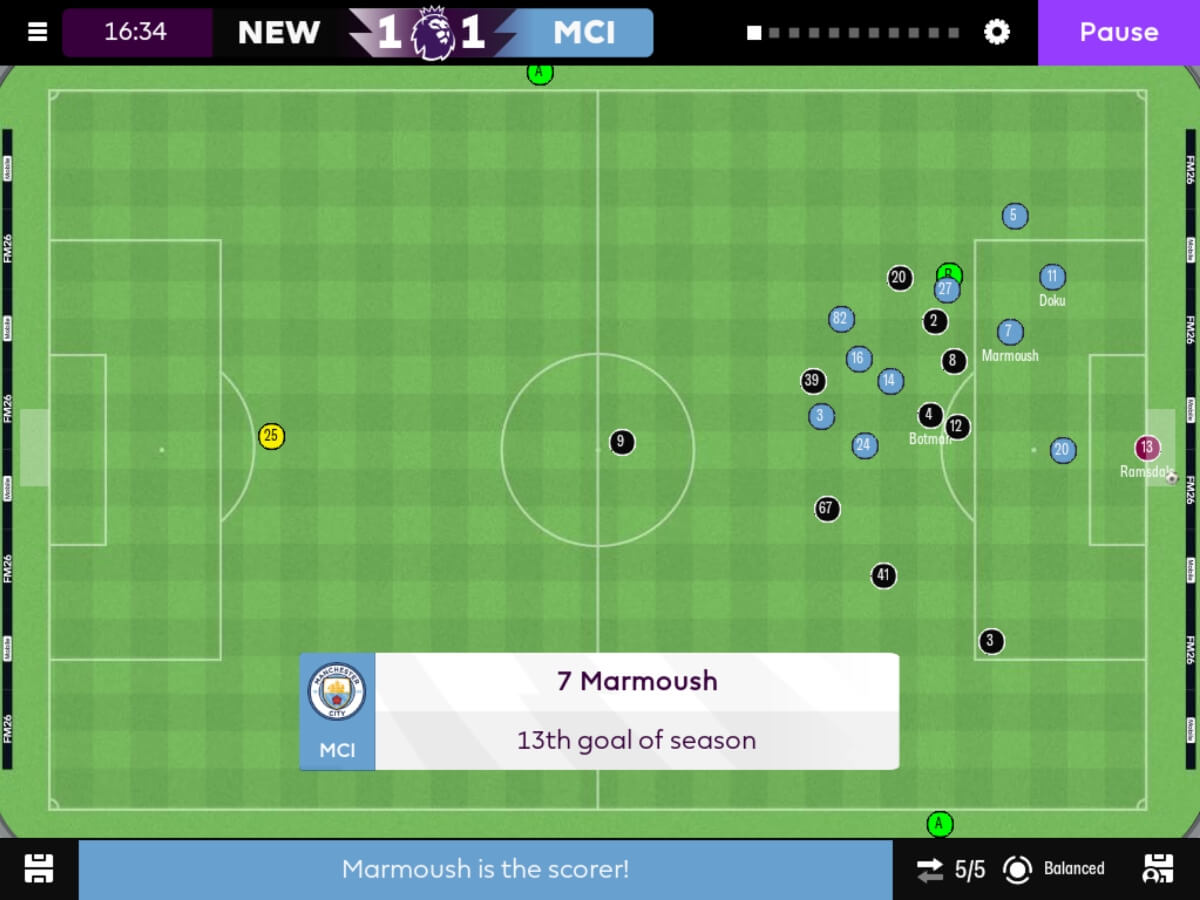Open match settings gear icon

pos(997,32)
